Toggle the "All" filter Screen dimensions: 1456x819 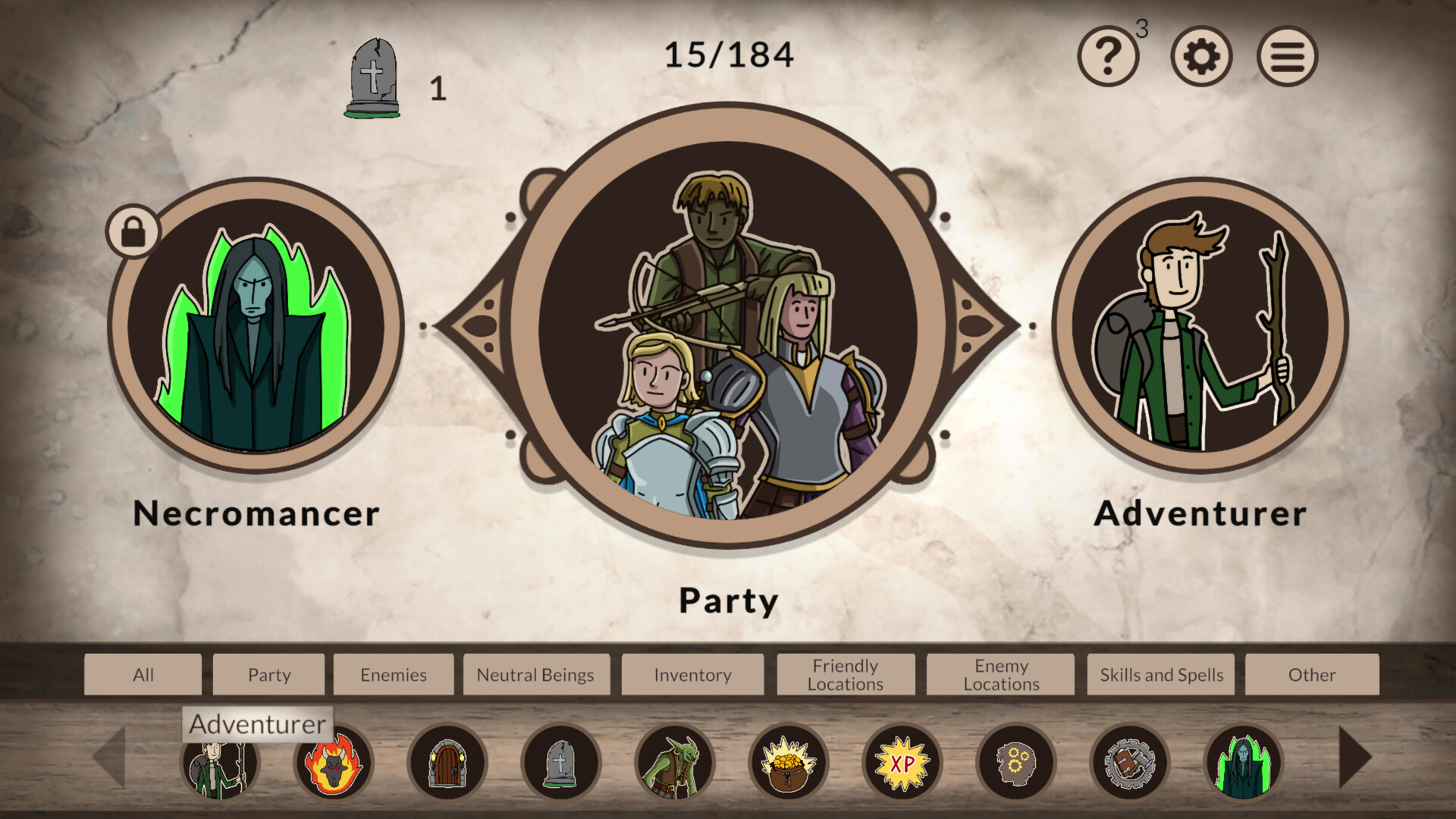point(142,674)
